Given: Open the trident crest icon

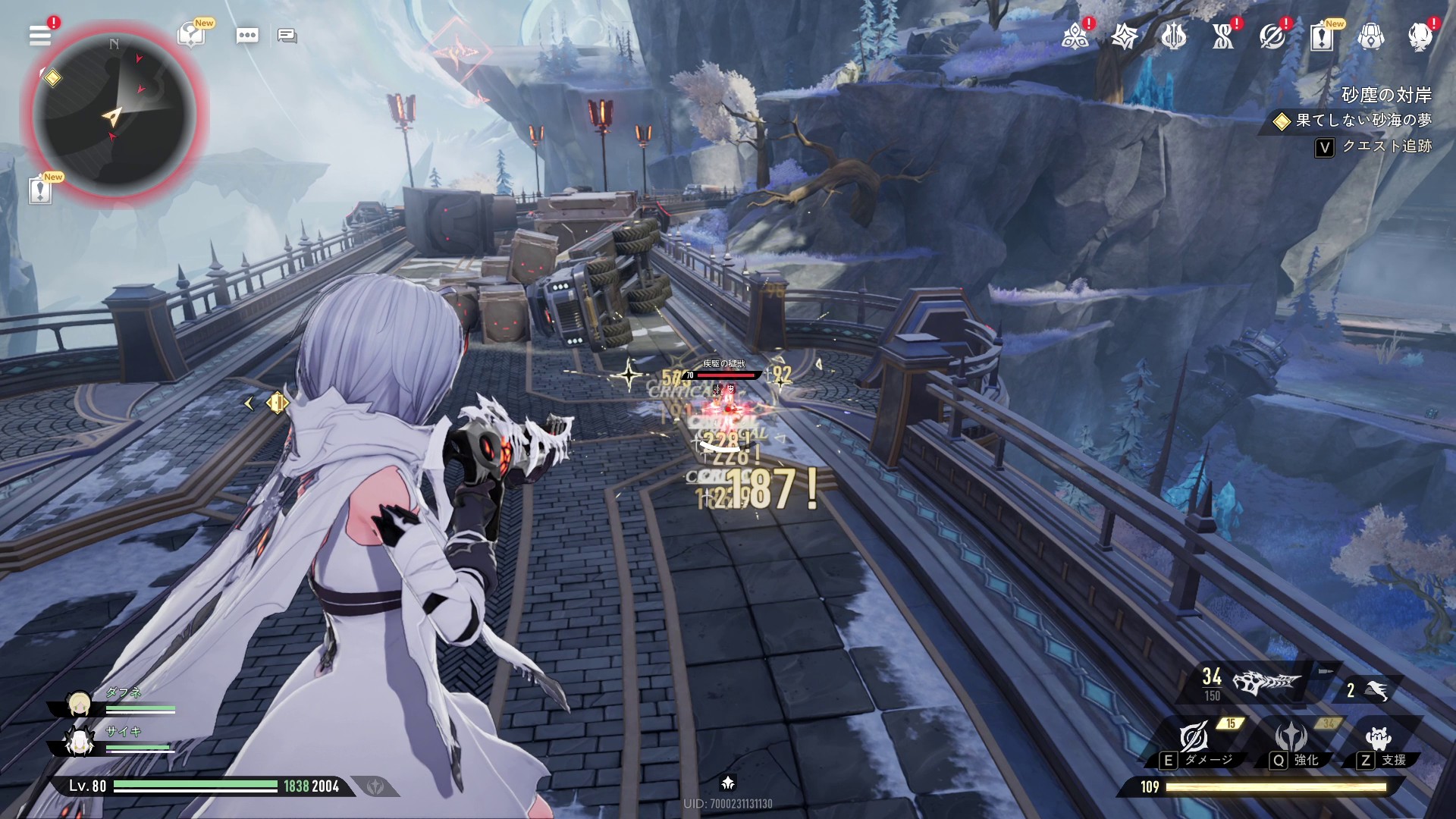Looking at the screenshot, I should (x=1173, y=36).
